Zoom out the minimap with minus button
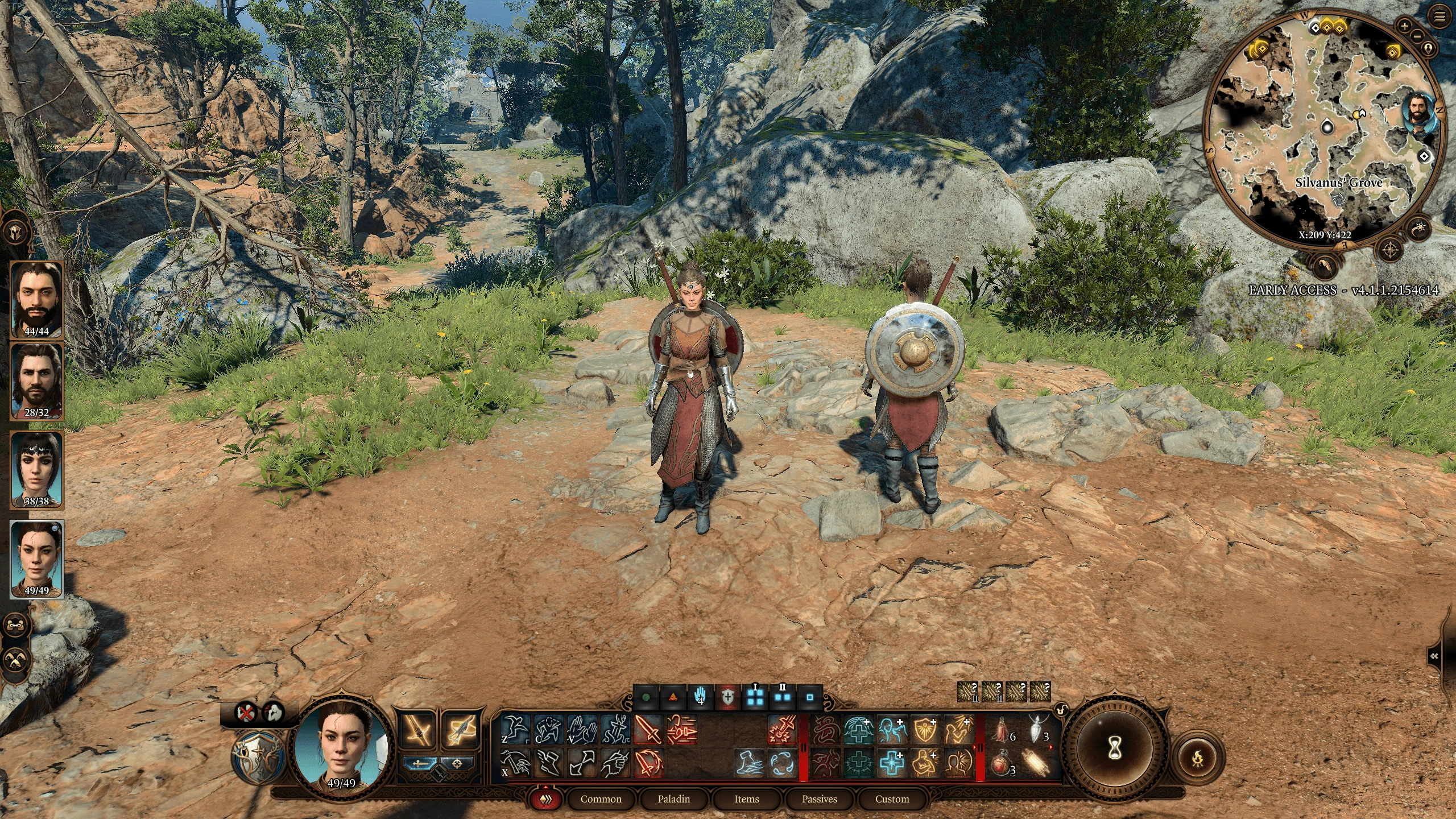This screenshot has width=1456, height=819. (1416, 36)
